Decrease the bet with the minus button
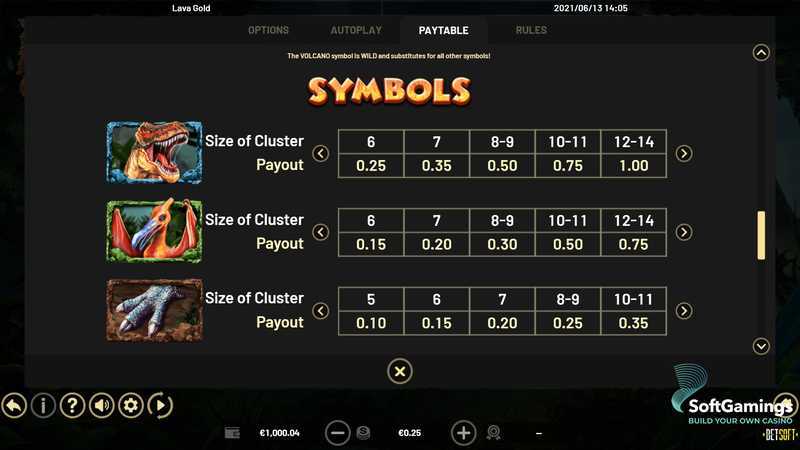 338,433
